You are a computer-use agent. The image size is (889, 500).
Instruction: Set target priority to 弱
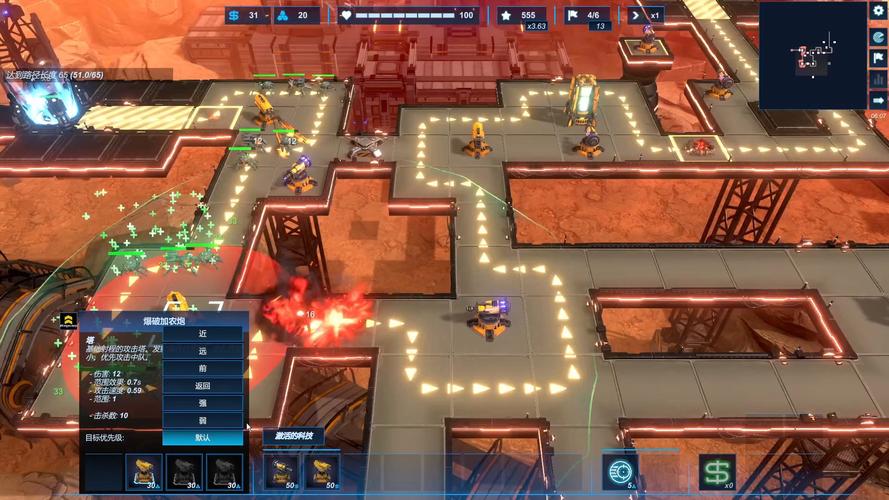[203, 420]
